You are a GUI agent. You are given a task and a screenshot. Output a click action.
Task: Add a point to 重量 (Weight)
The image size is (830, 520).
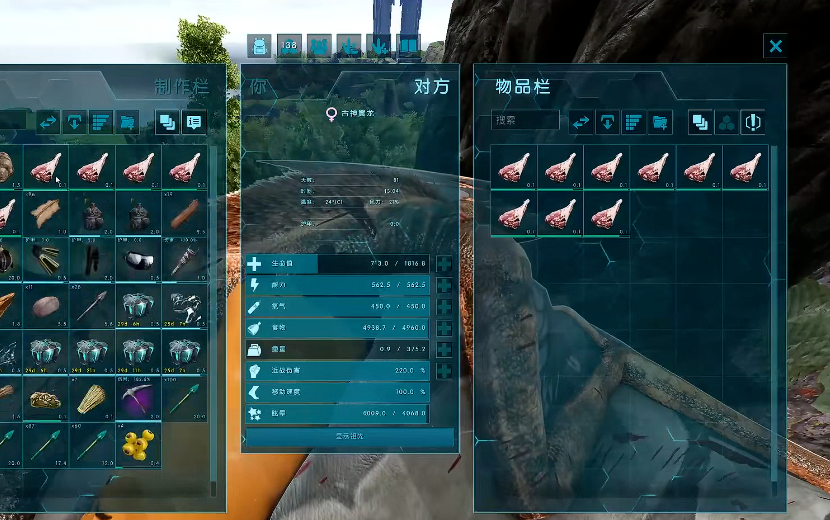click(444, 350)
